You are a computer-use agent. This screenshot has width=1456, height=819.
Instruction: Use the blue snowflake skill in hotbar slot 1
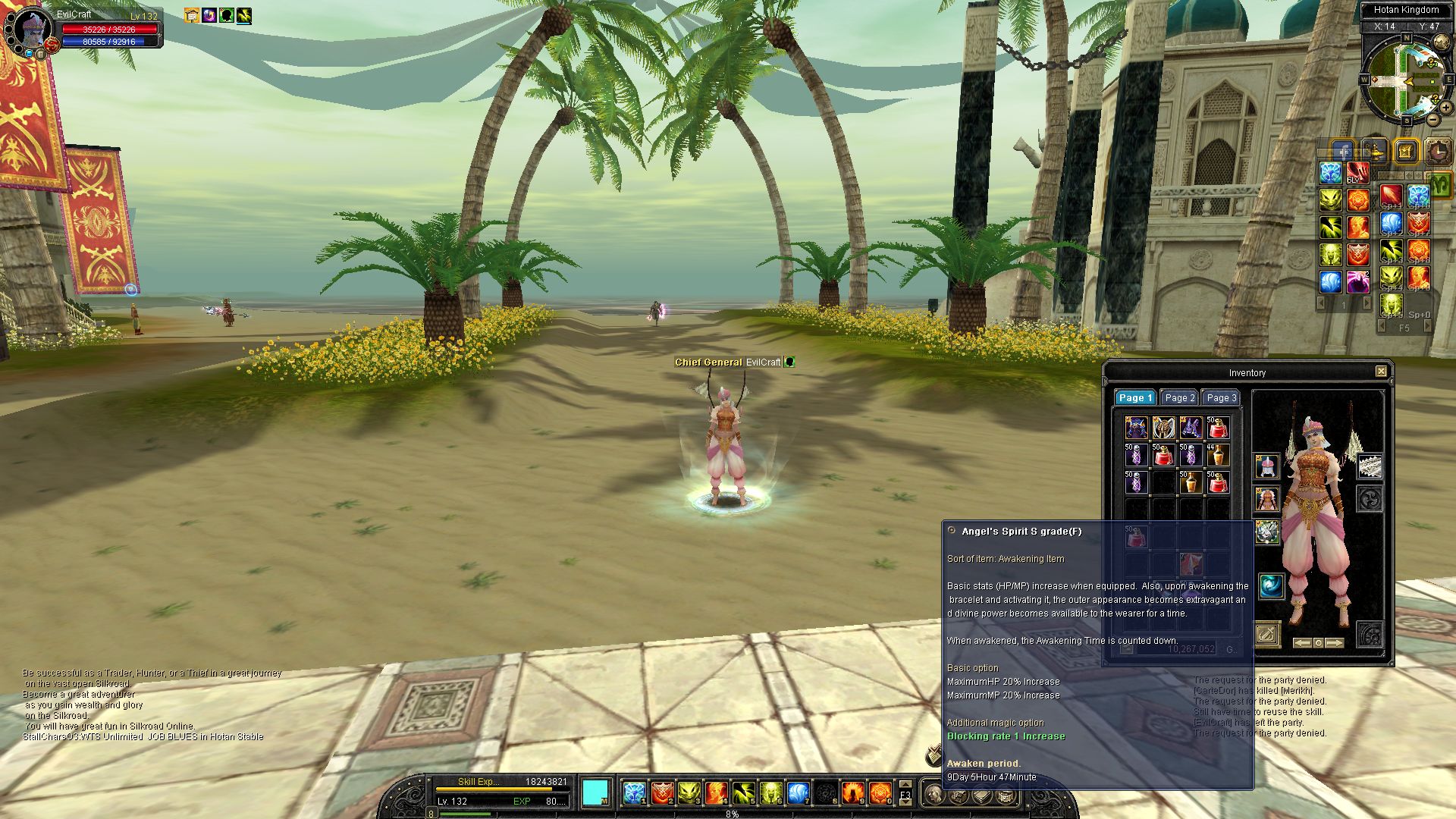633,793
